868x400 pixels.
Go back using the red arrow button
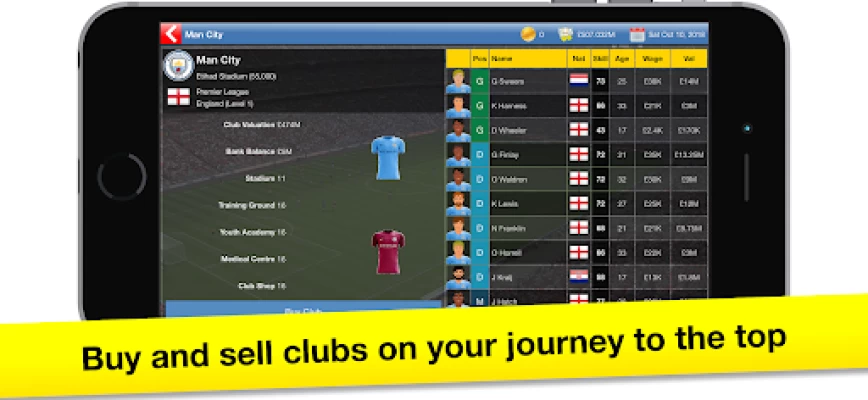pyautogui.click(x=171, y=33)
